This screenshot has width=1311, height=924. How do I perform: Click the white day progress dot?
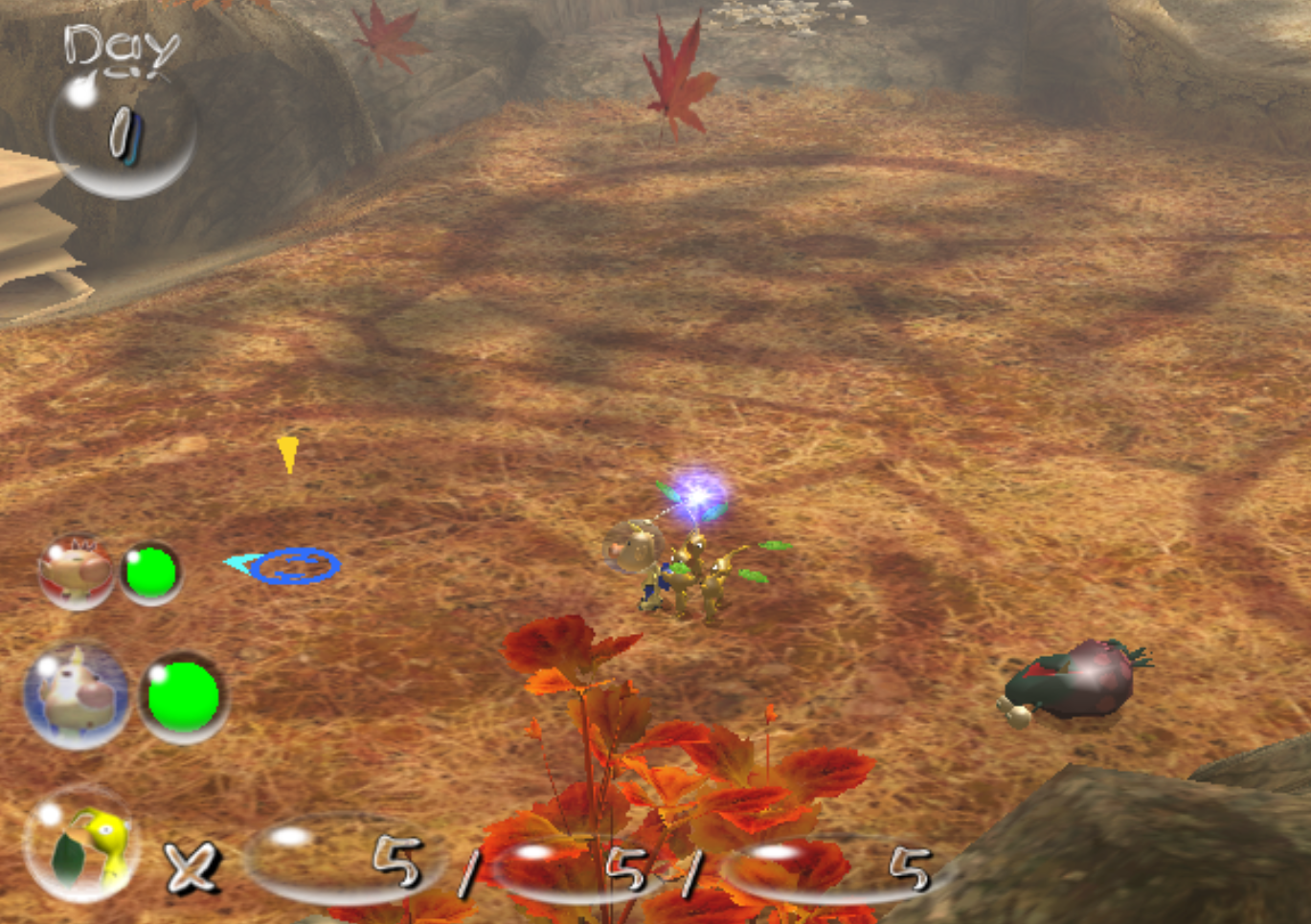coord(81,91)
